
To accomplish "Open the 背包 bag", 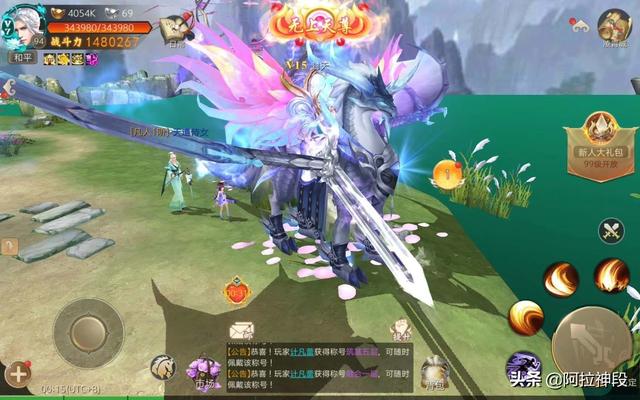I will (x=435, y=373).
